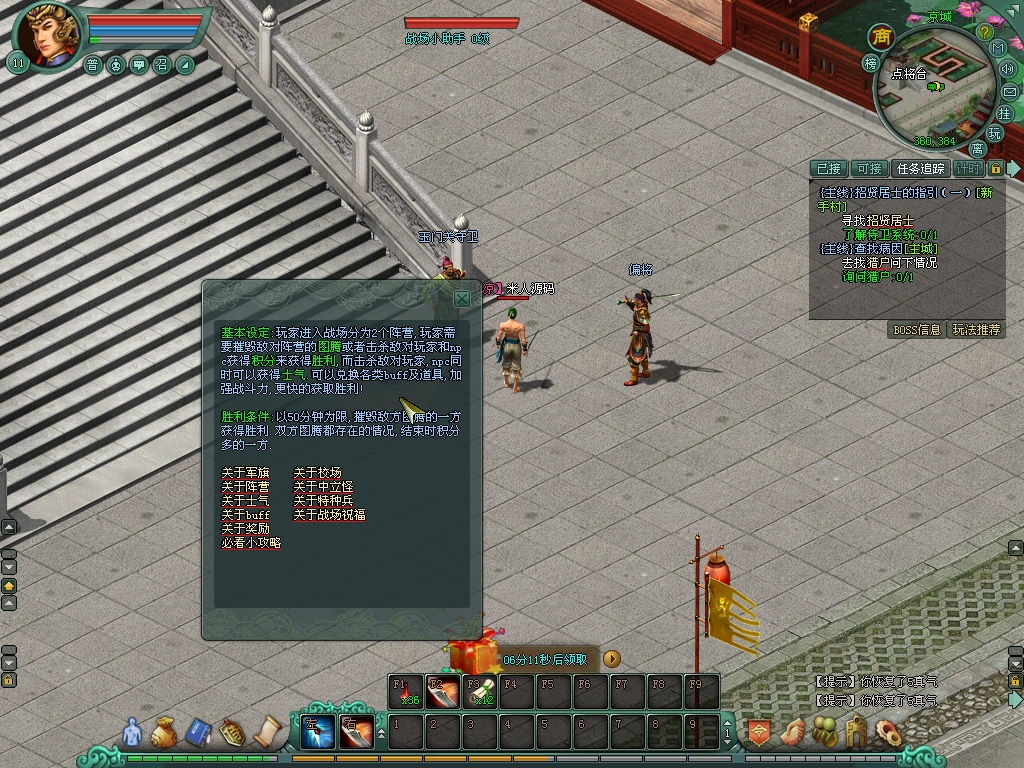
Task: Select the 关于校场 dialogue option
Action: tap(317, 473)
